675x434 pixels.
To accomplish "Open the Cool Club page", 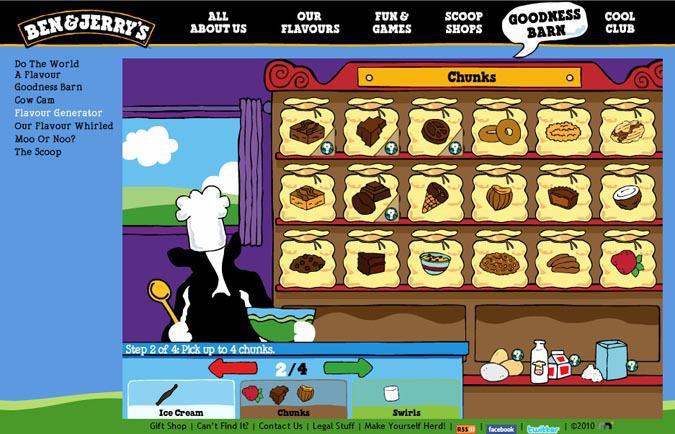I will point(620,22).
